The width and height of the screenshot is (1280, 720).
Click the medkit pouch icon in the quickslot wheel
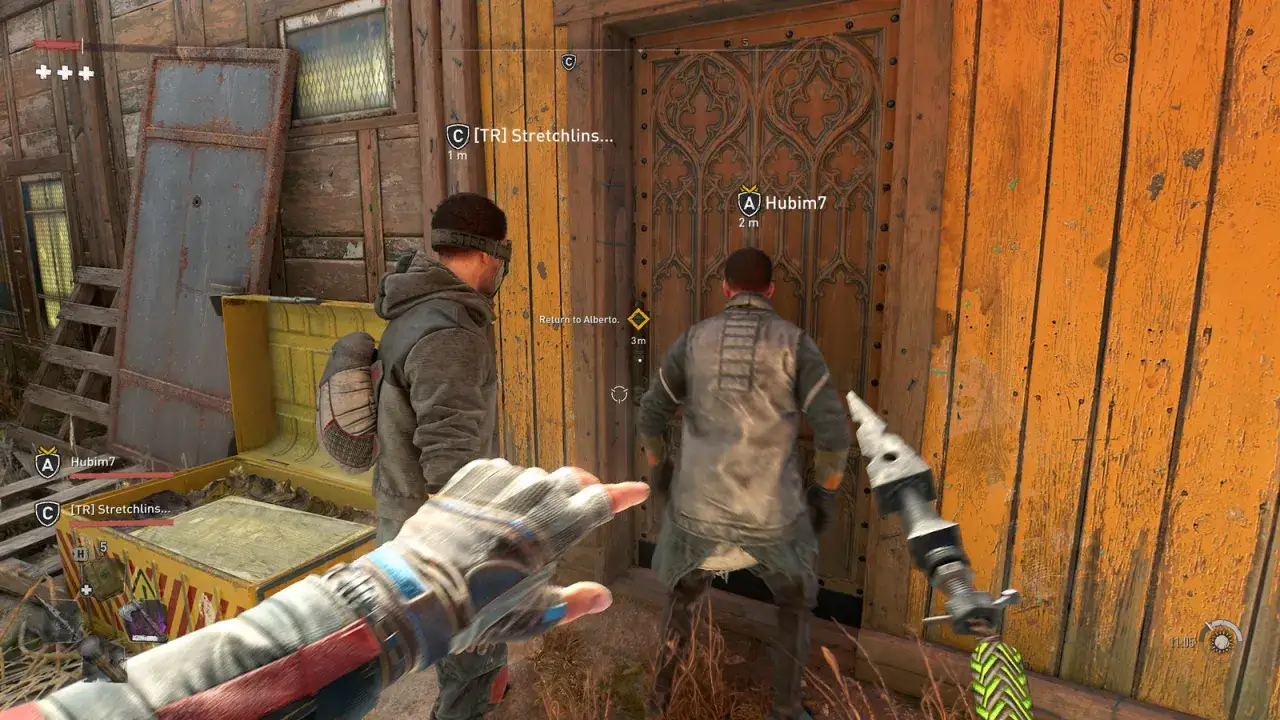[x=107, y=578]
